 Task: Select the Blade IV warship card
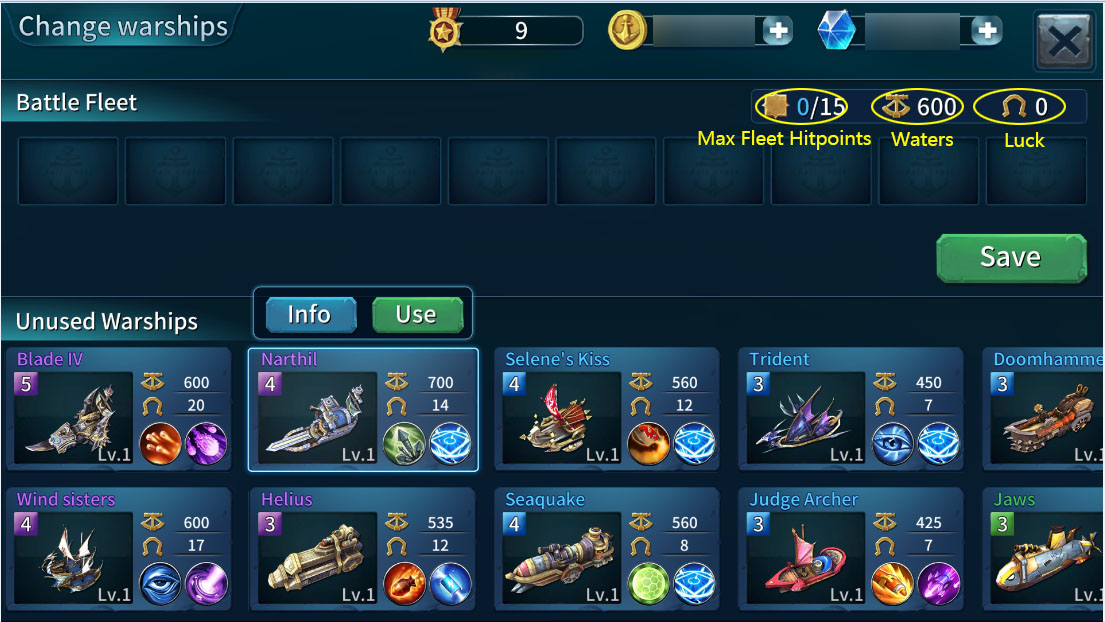[118, 410]
